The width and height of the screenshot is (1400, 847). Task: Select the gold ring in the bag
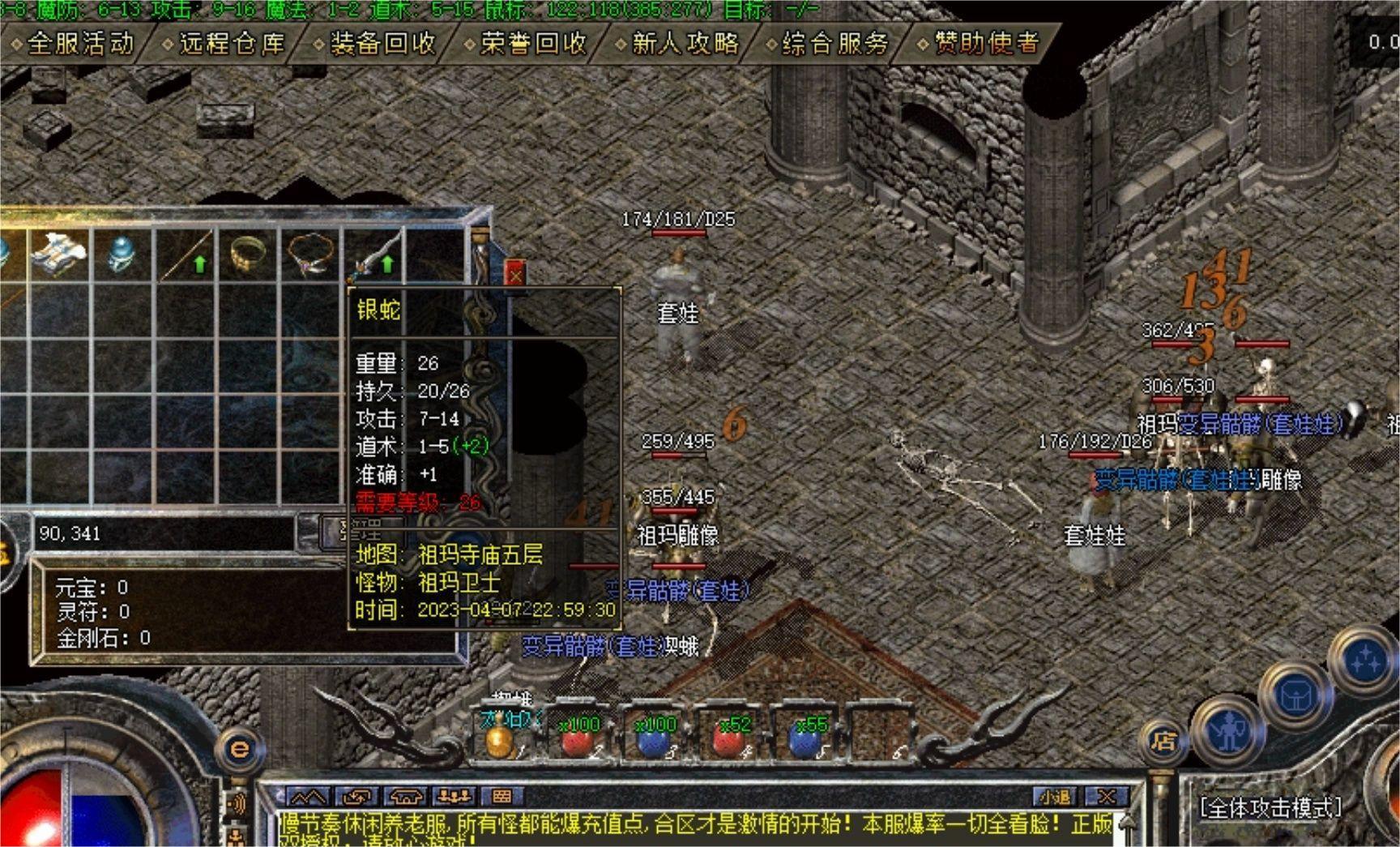pos(248,255)
